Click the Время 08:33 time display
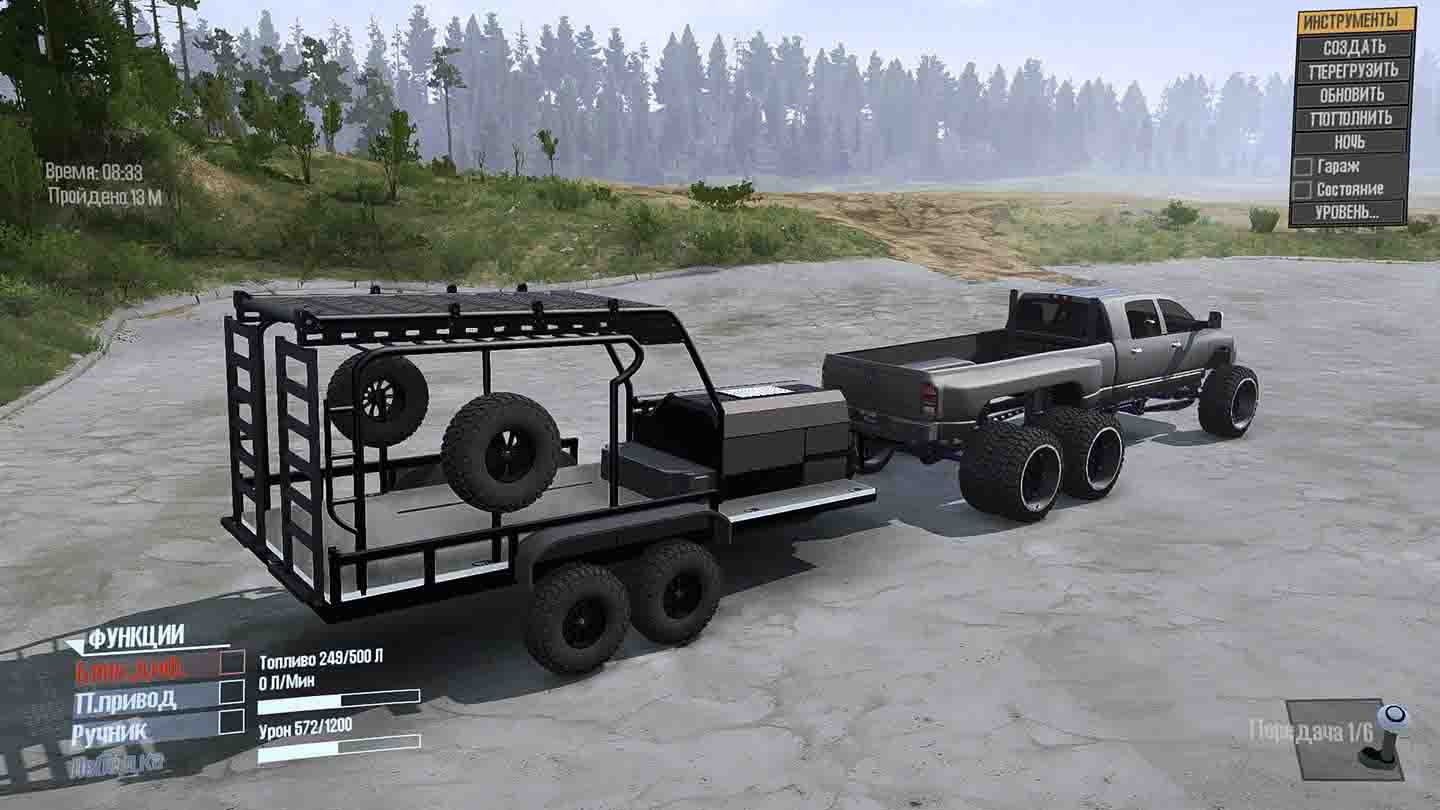 (x=93, y=170)
